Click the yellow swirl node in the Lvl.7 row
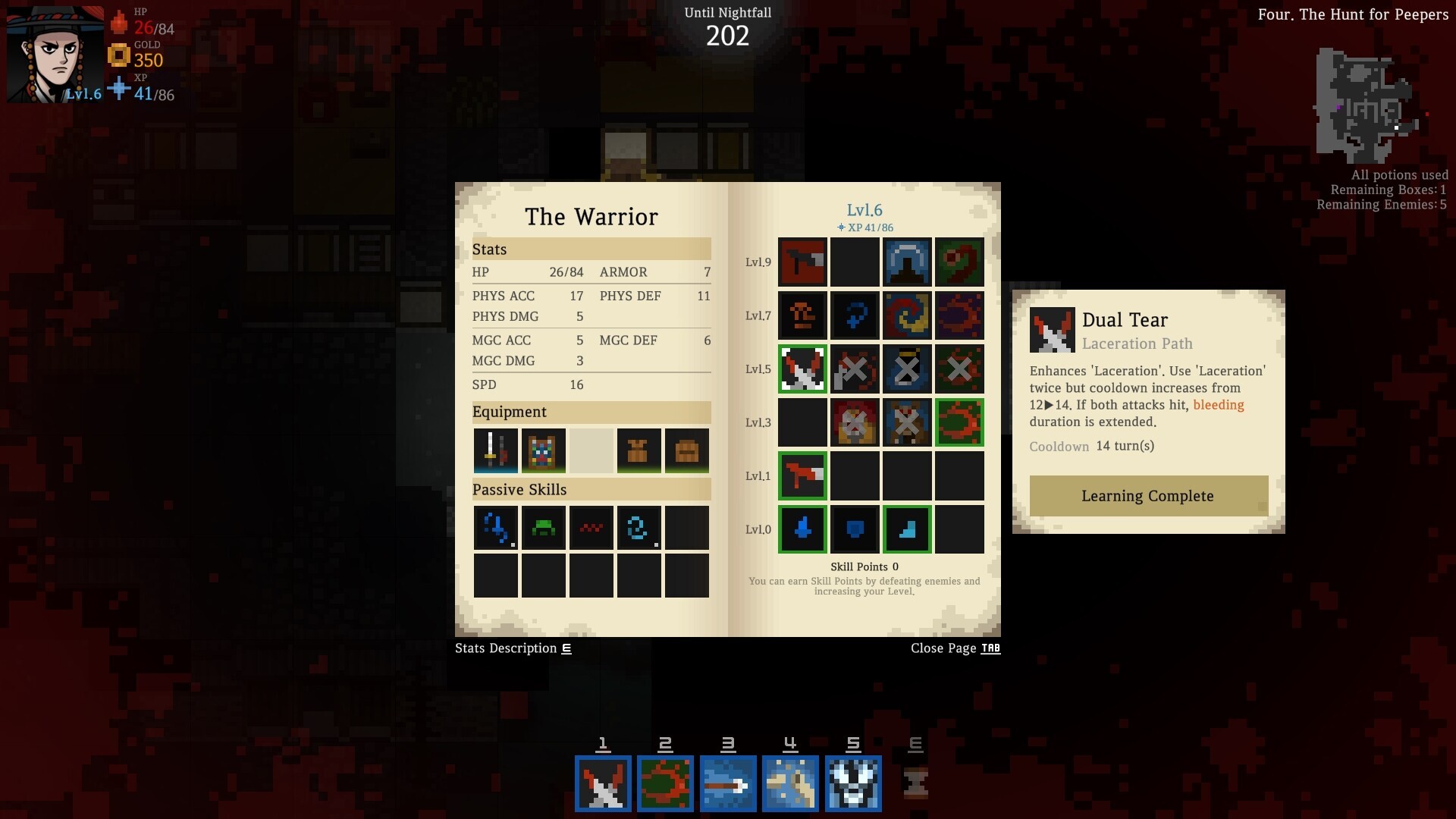The height and width of the screenshot is (819, 1456). [907, 315]
